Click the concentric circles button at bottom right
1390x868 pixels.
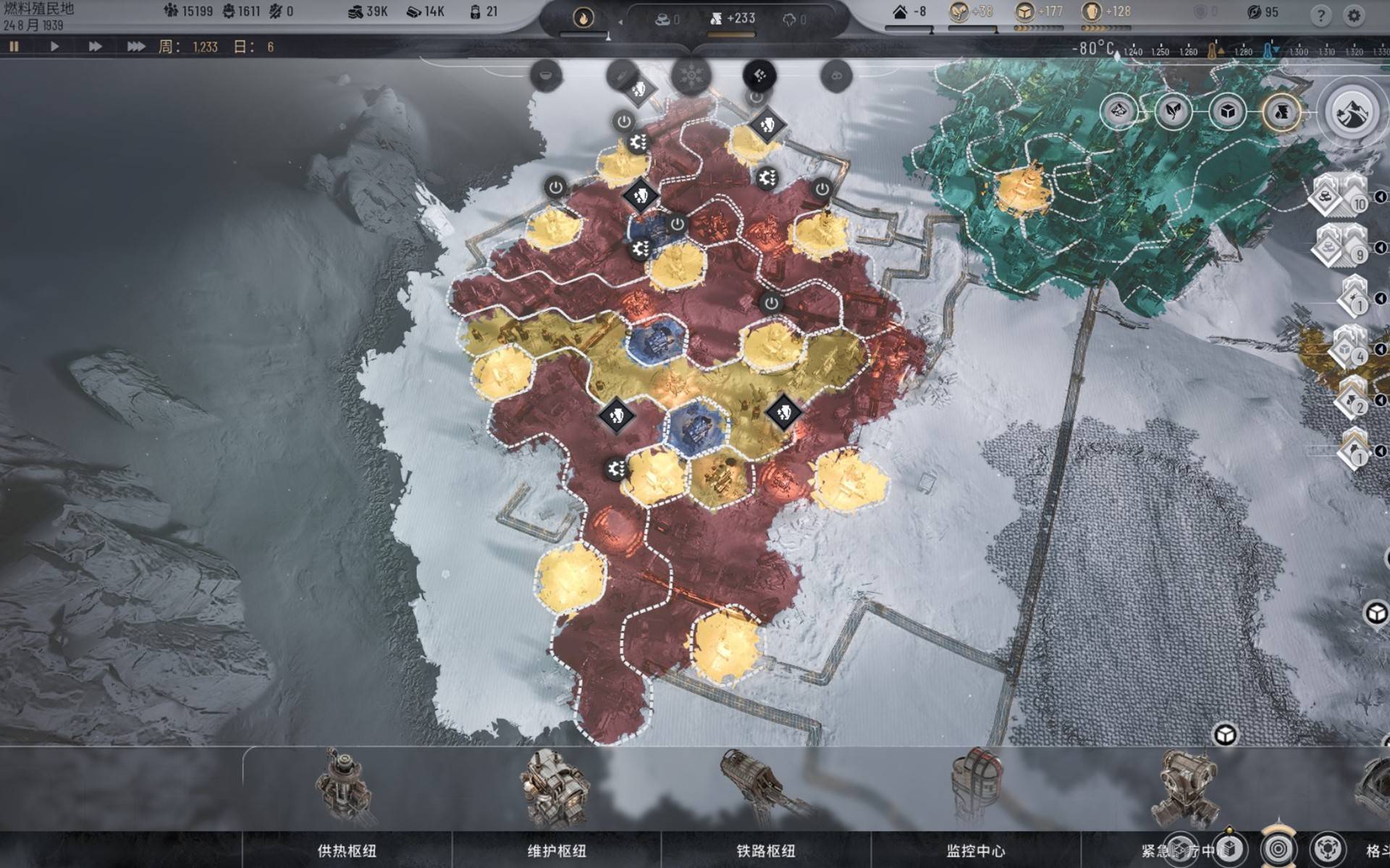pos(1279,848)
